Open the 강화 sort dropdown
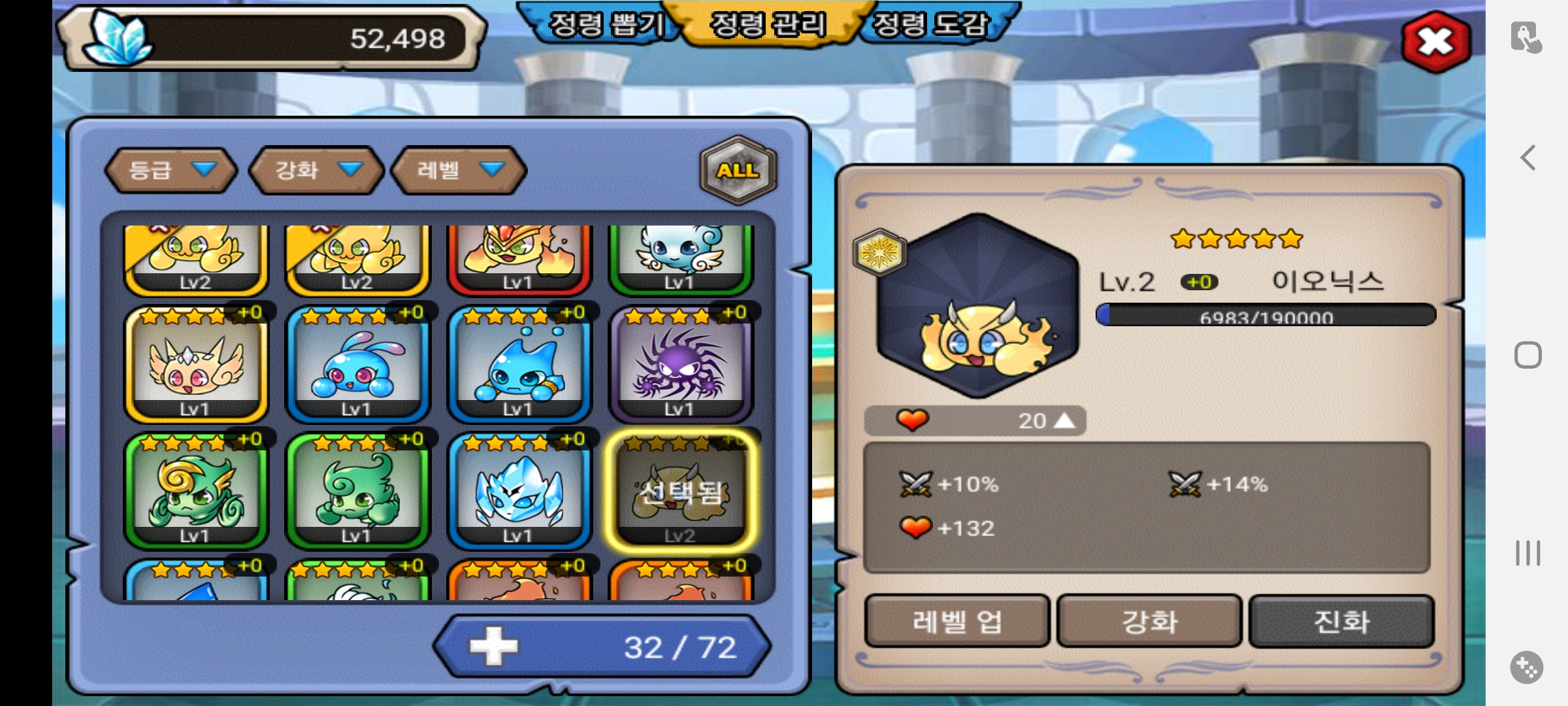1568x706 pixels. pos(317,171)
